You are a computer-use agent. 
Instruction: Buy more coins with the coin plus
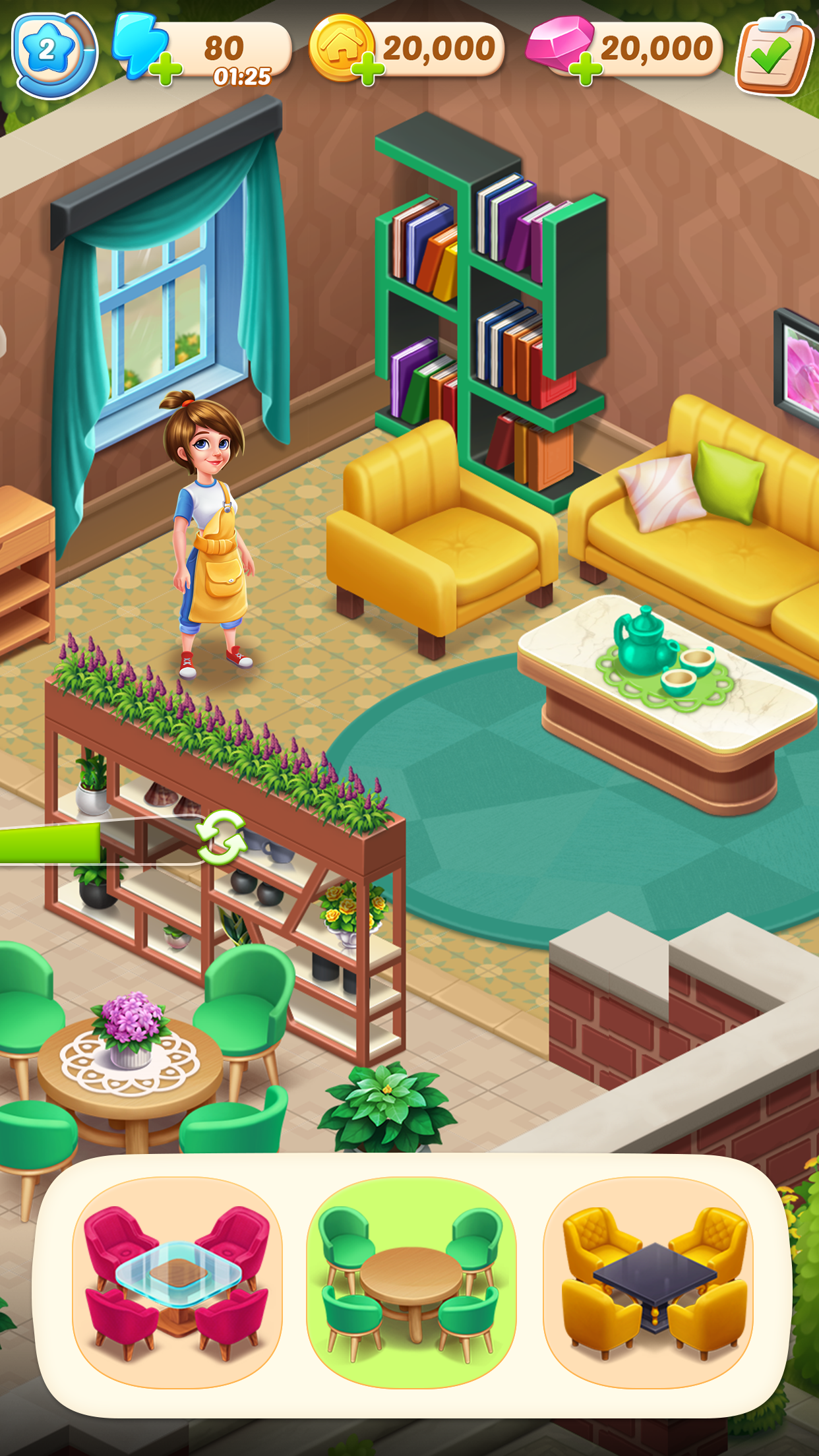point(368,70)
